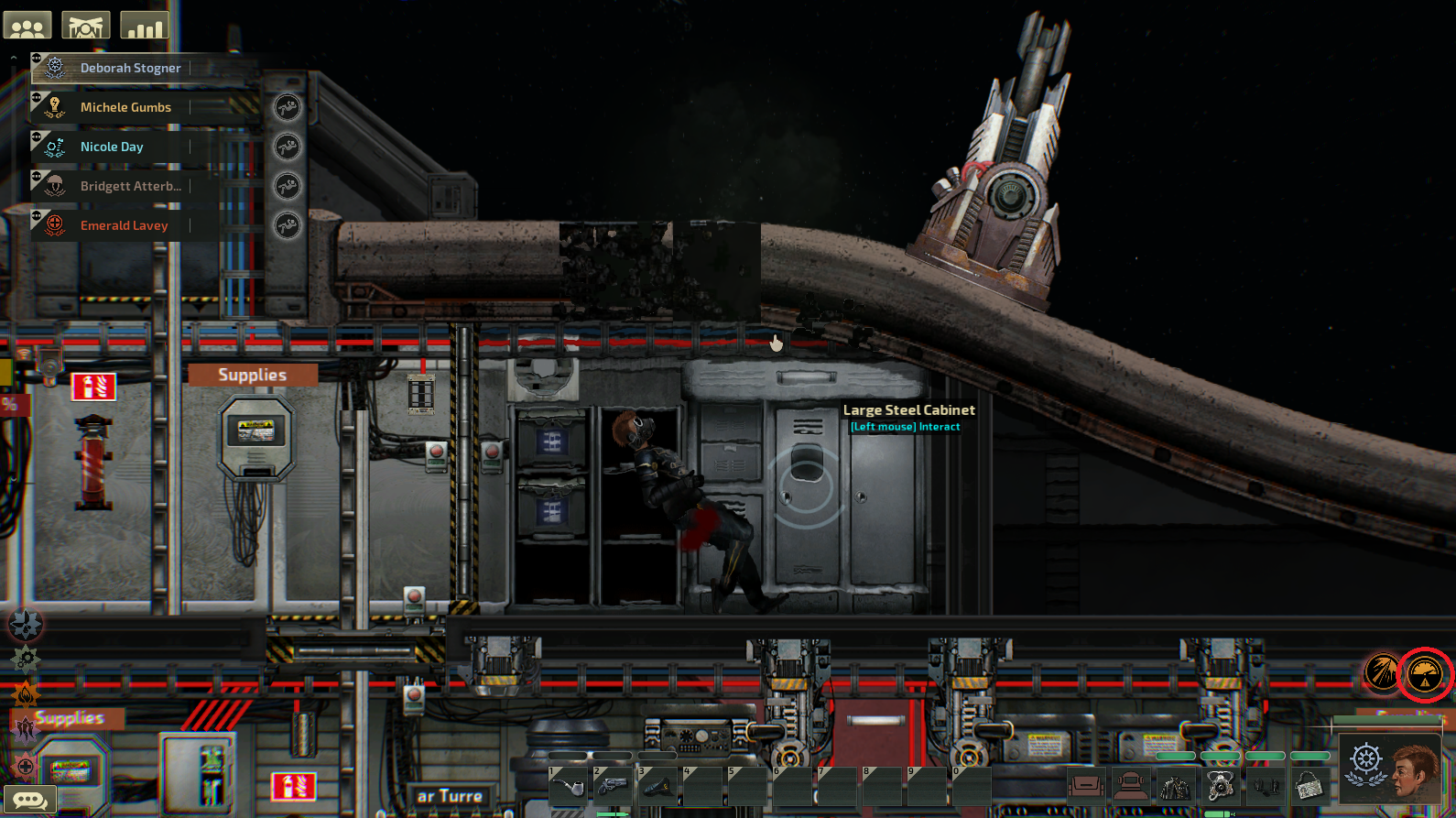The width and height of the screenshot is (1456, 818).
Task: Open the crew list panel
Action: point(26,25)
